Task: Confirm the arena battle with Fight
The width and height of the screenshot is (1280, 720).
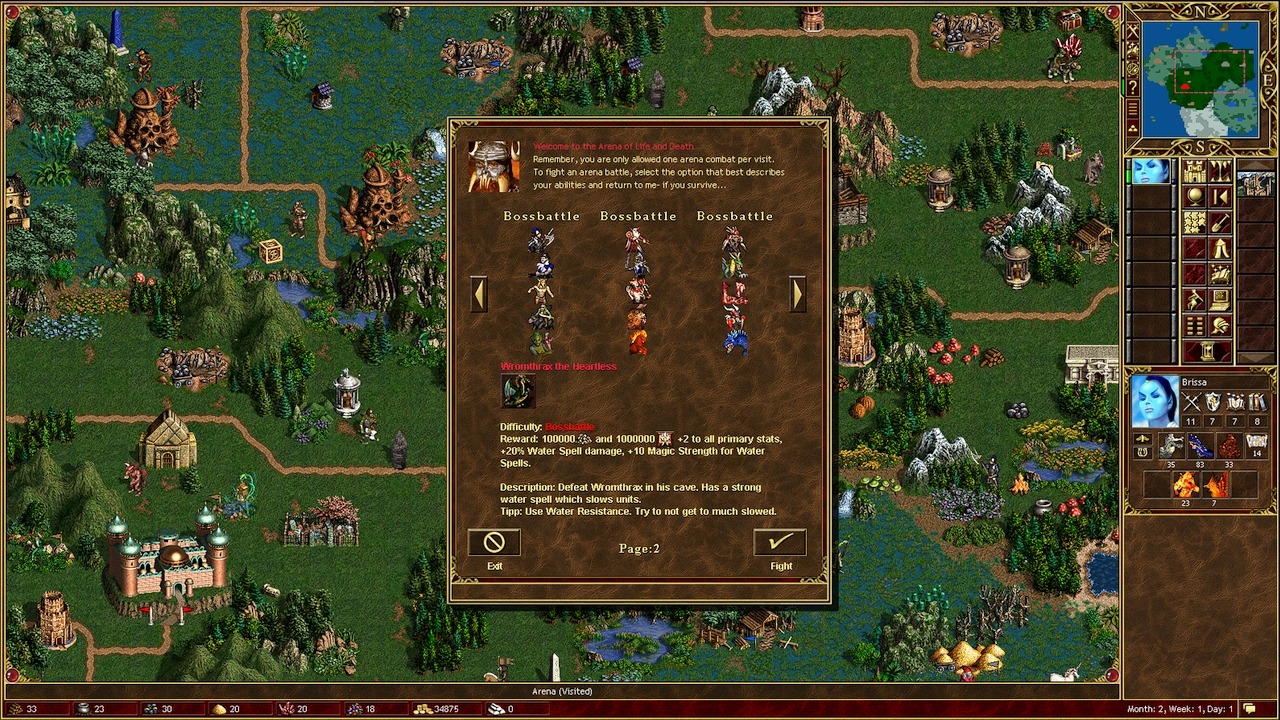Action: (780, 543)
